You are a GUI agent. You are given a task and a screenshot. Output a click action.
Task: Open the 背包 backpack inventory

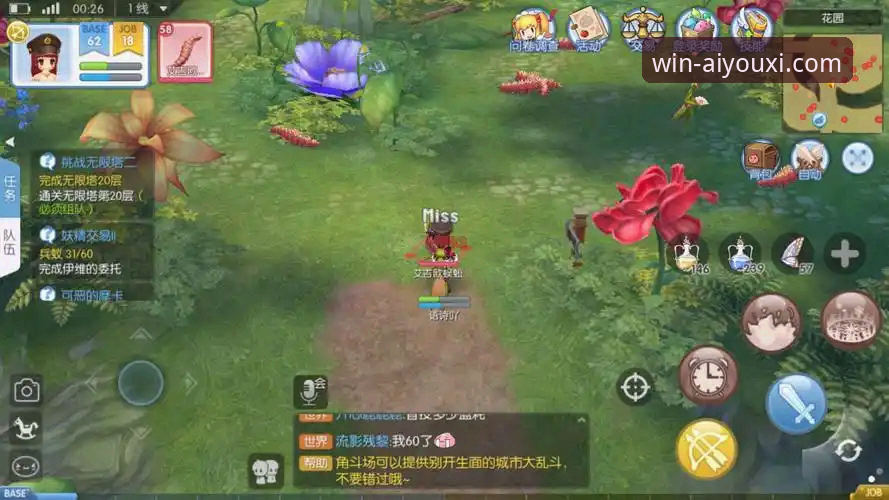761,159
